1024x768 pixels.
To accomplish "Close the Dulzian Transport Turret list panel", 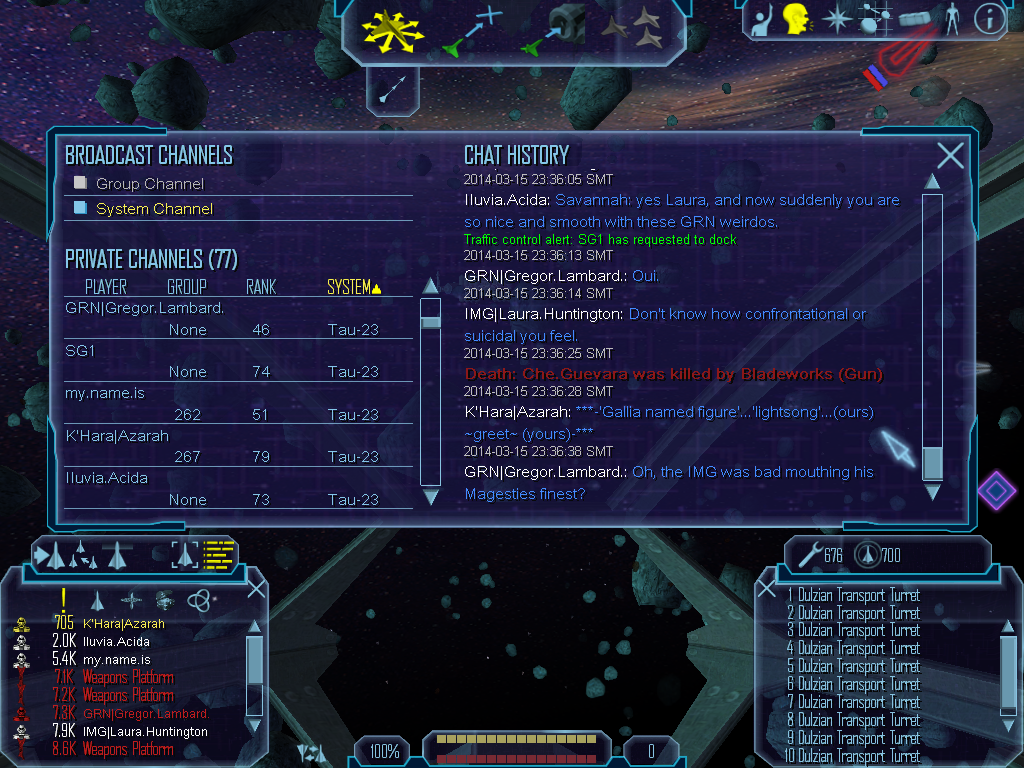I will coord(767,589).
